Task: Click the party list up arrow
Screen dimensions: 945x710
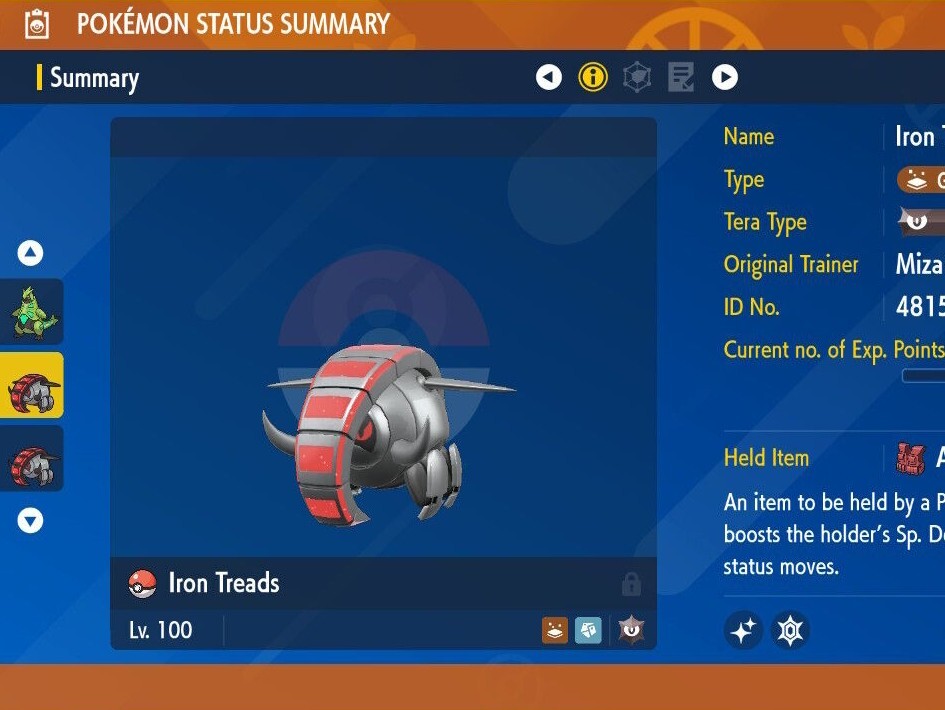Action: tap(31, 253)
